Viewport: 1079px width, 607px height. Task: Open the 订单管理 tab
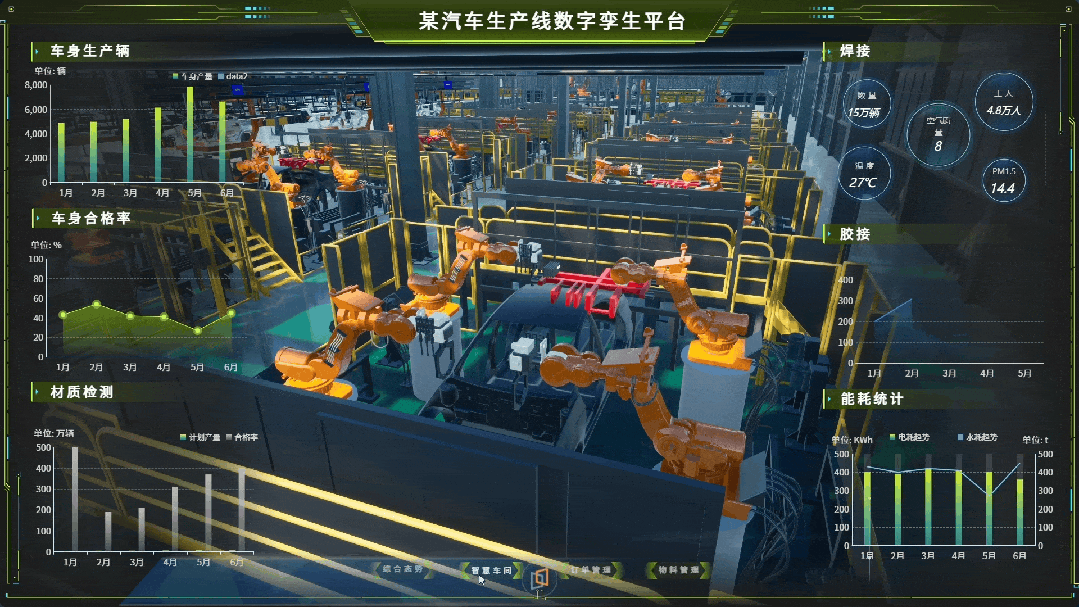[590, 570]
